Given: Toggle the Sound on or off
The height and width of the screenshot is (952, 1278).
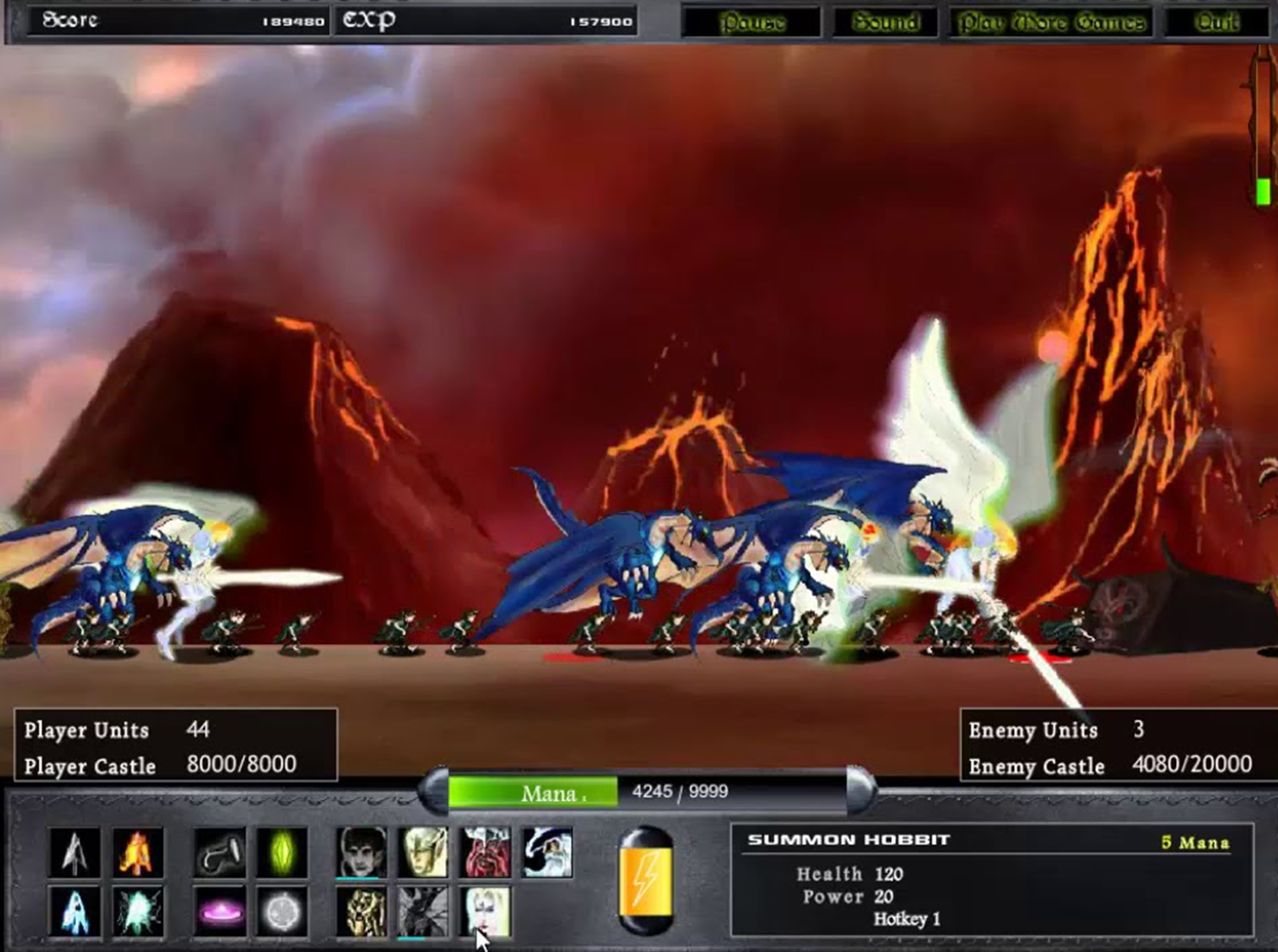Looking at the screenshot, I should click(x=885, y=21).
